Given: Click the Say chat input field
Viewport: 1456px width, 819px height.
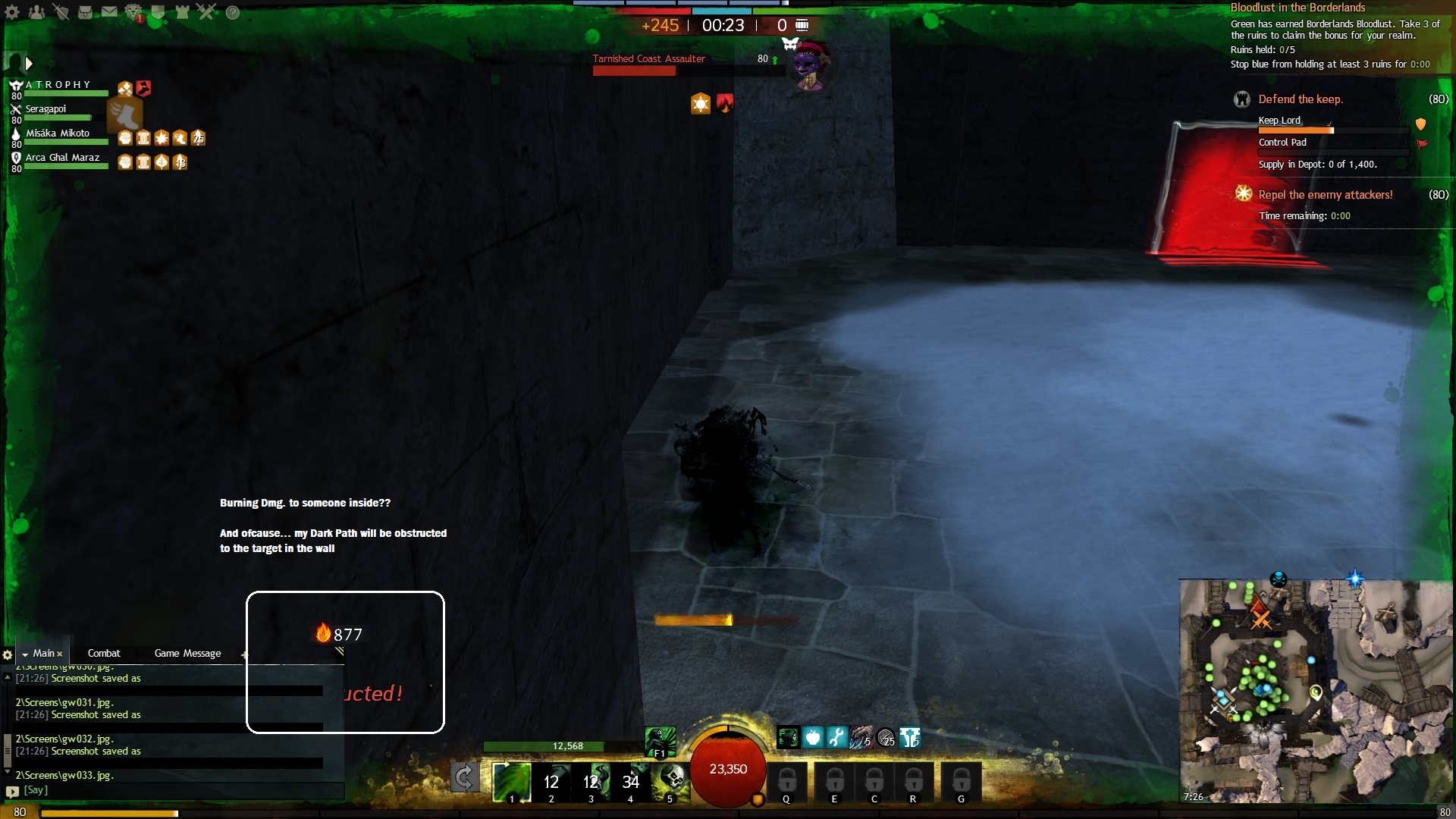Looking at the screenshot, I should coord(174,790).
